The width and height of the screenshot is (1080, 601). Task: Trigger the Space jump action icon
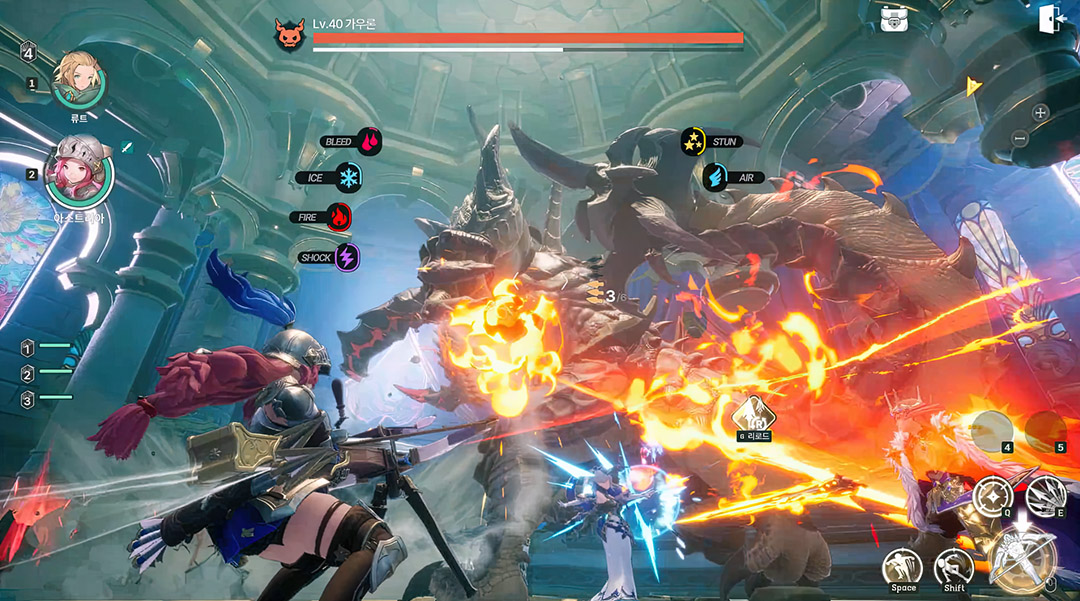902,567
